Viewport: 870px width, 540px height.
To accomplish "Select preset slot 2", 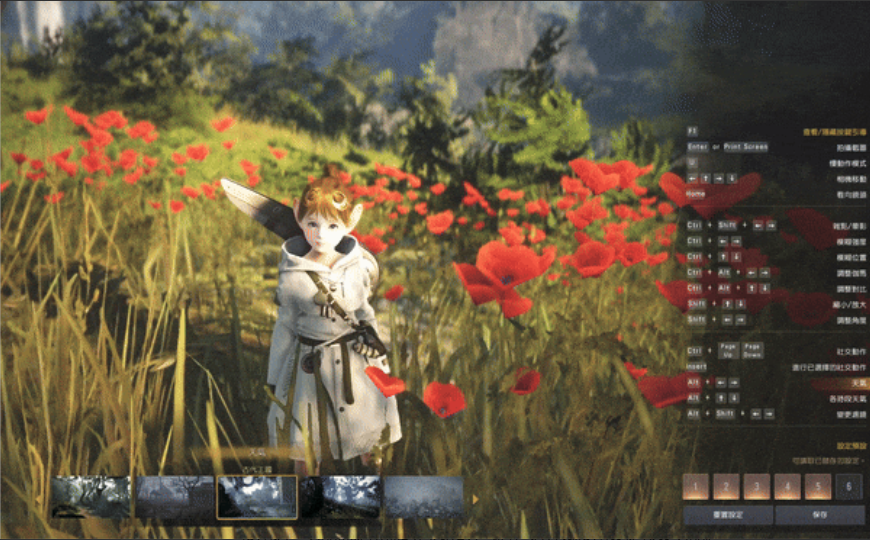I will point(726,487).
